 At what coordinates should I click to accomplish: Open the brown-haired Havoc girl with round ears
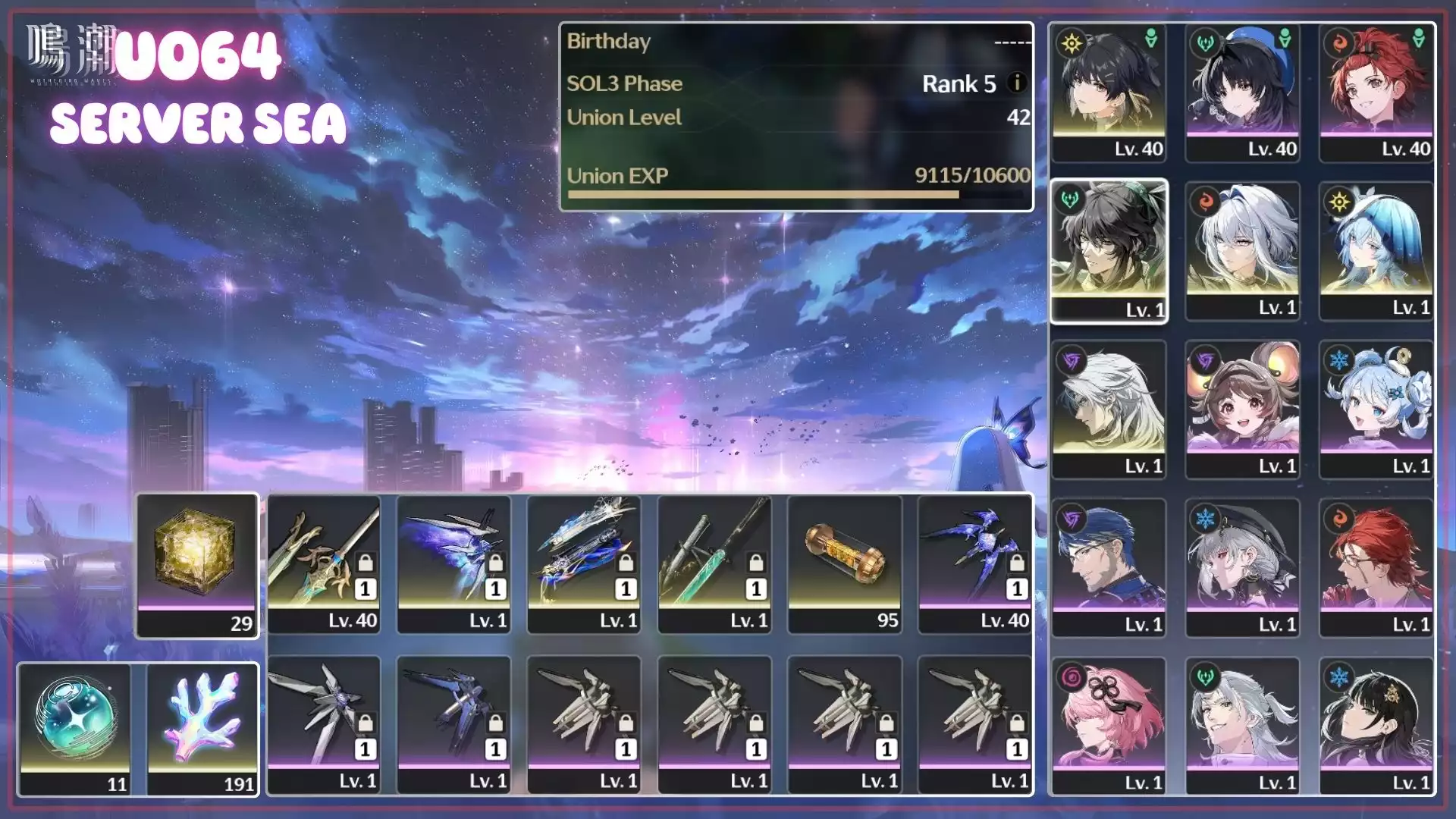click(x=1242, y=409)
